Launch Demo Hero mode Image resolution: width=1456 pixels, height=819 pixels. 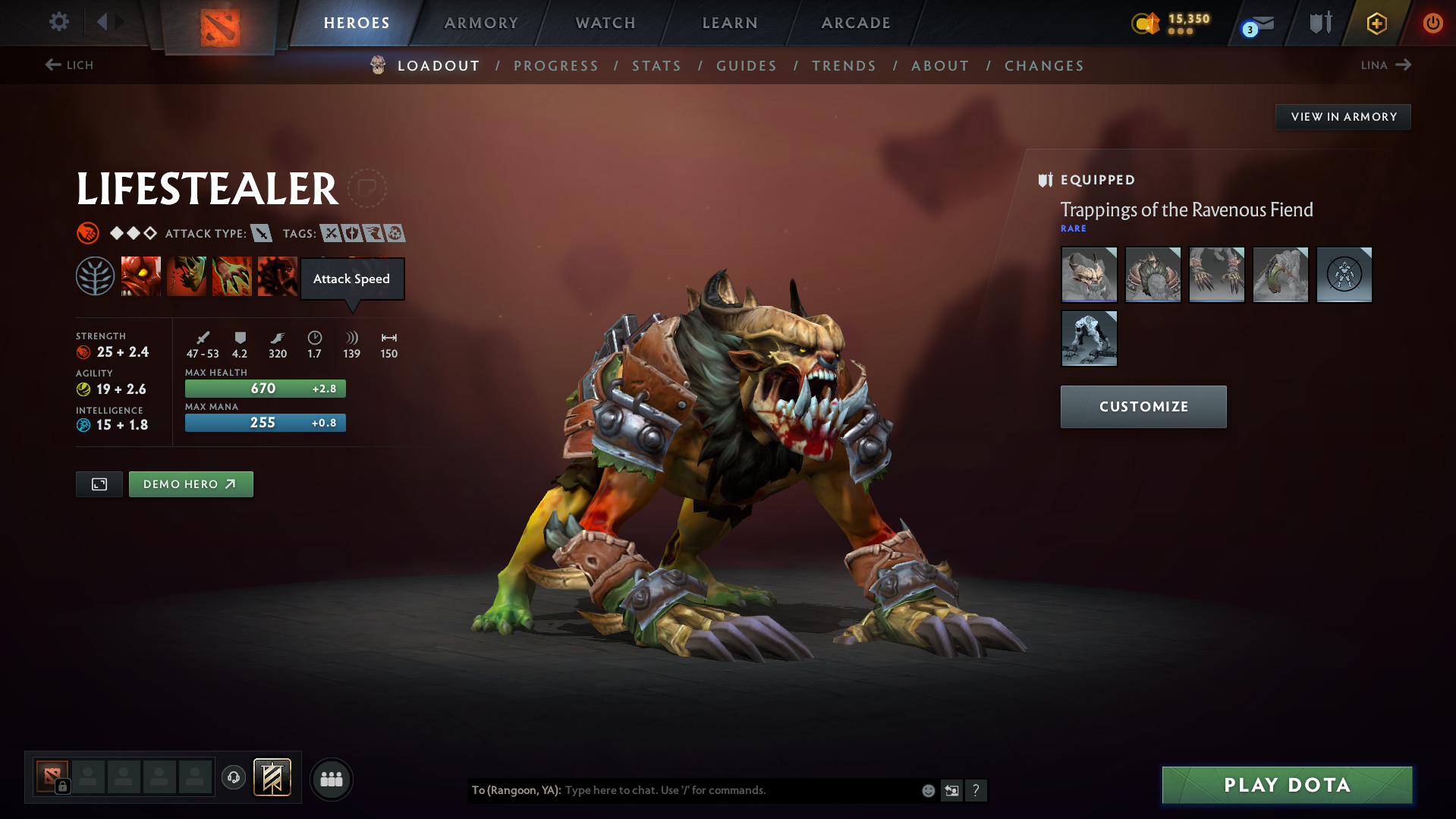pyautogui.click(x=190, y=484)
